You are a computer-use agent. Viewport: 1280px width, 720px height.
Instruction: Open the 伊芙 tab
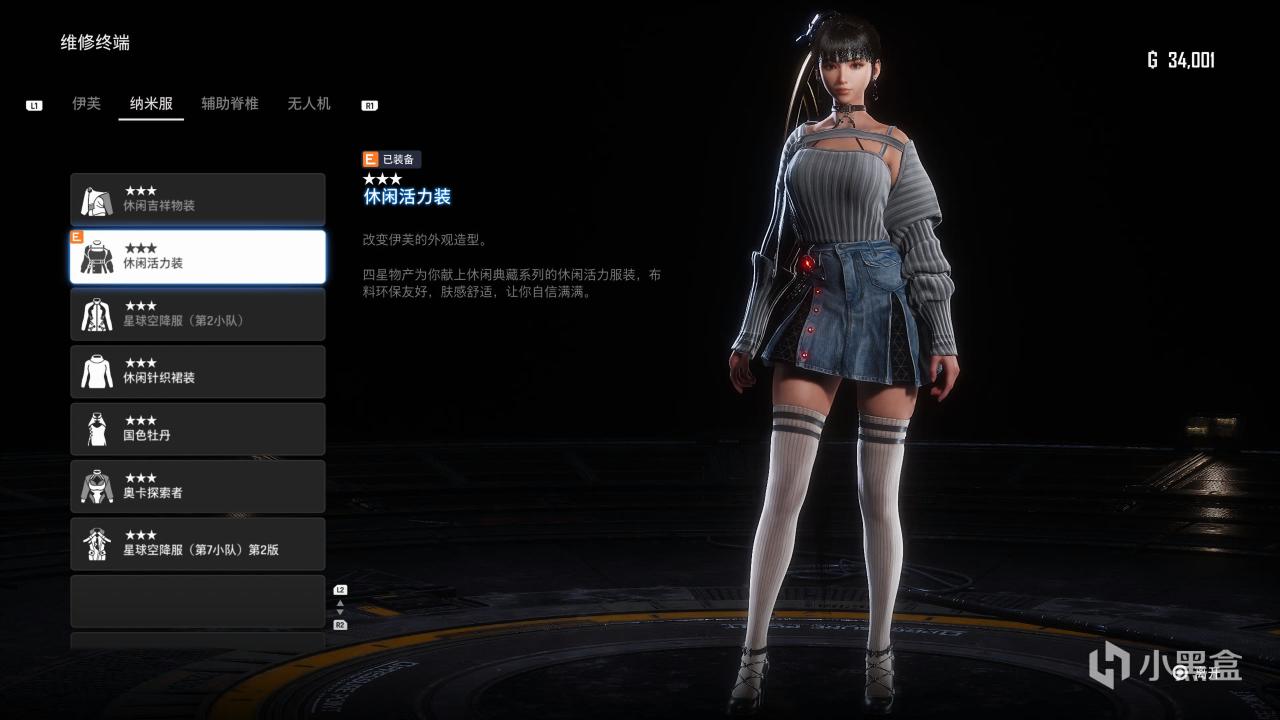[x=85, y=103]
